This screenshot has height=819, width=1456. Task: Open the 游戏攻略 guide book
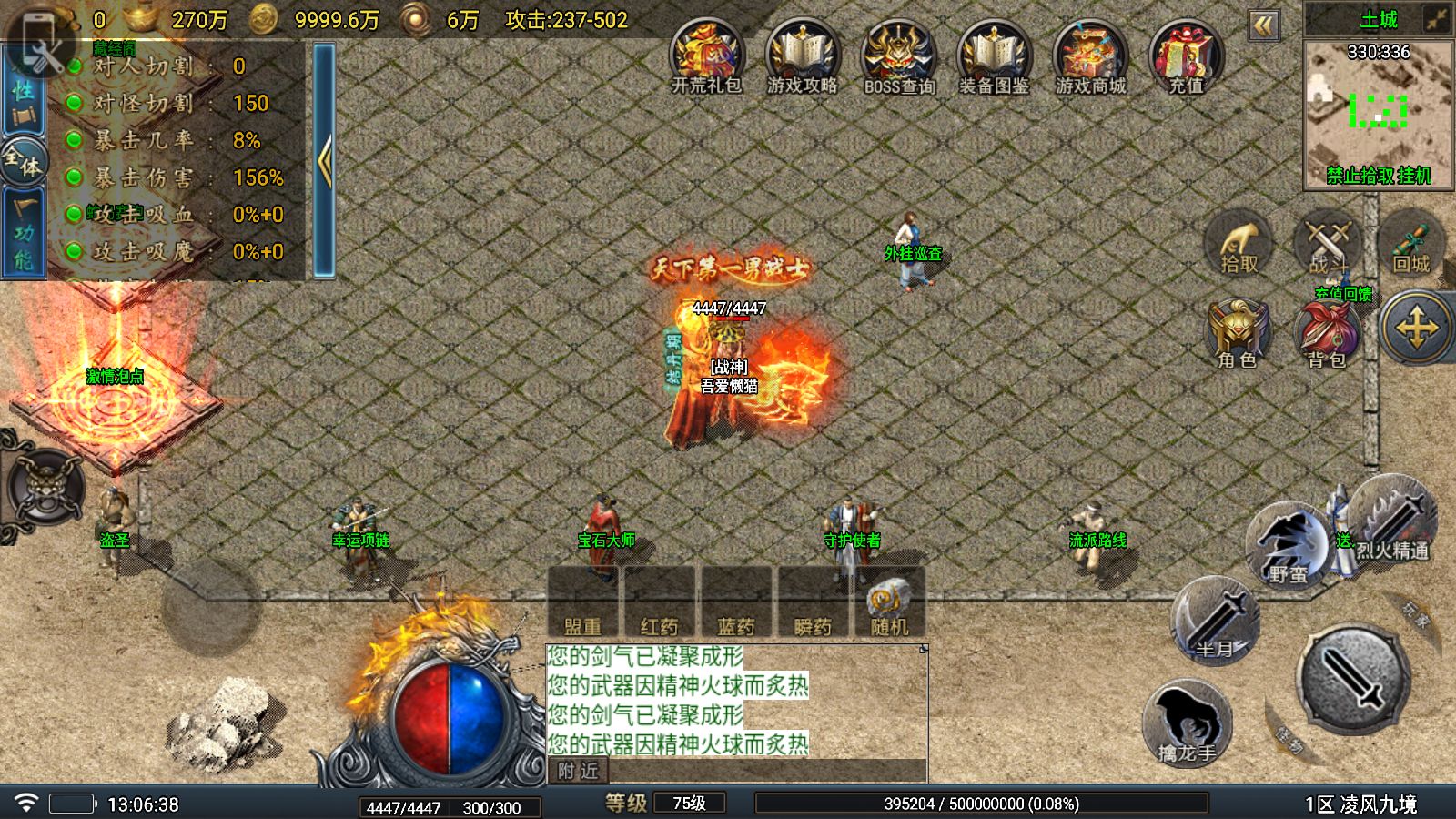pyautogui.click(x=802, y=56)
